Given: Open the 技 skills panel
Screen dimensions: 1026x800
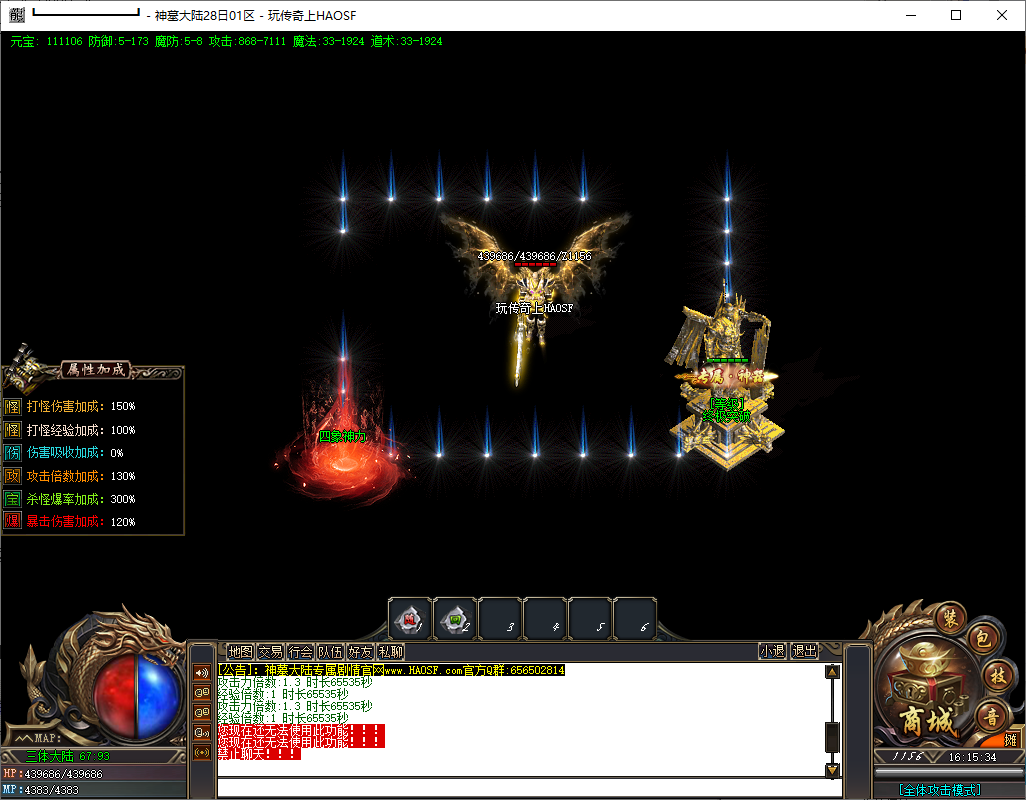Looking at the screenshot, I should point(996,677).
